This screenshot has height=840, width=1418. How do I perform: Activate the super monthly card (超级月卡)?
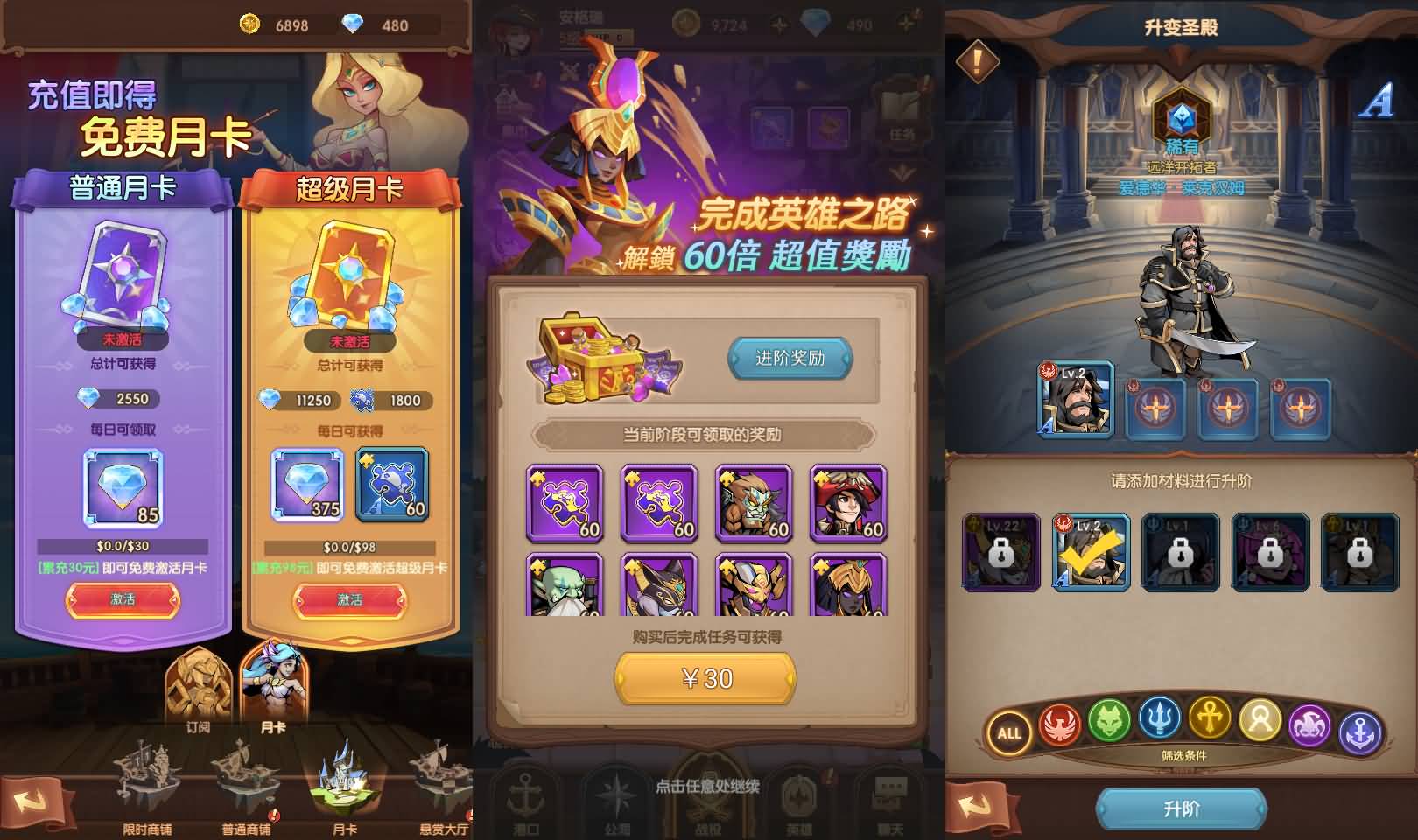pos(349,600)
